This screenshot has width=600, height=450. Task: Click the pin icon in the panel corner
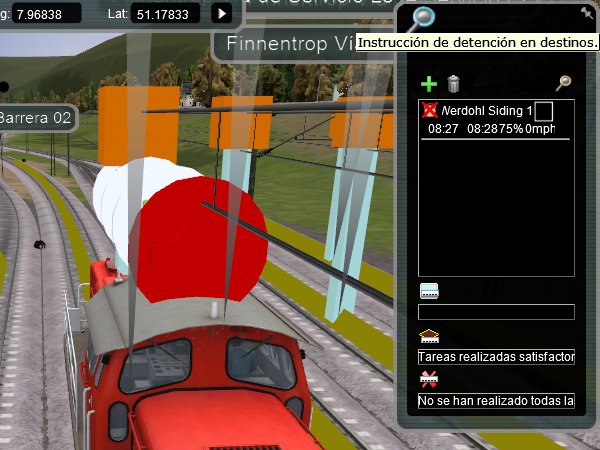pyautogui.click(x=587, y=13)
